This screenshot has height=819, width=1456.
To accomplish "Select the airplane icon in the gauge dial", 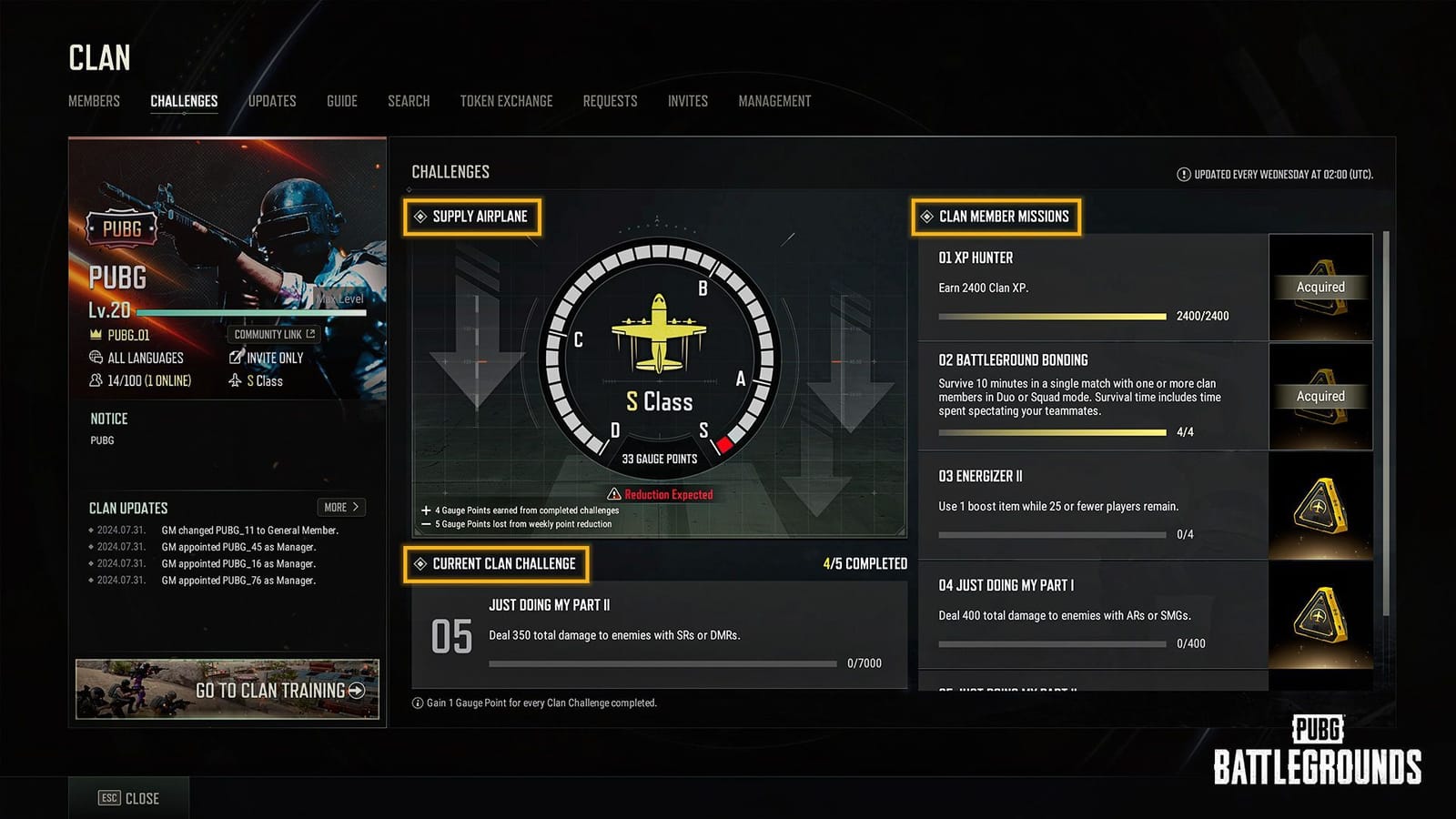I will pos(657,332).
